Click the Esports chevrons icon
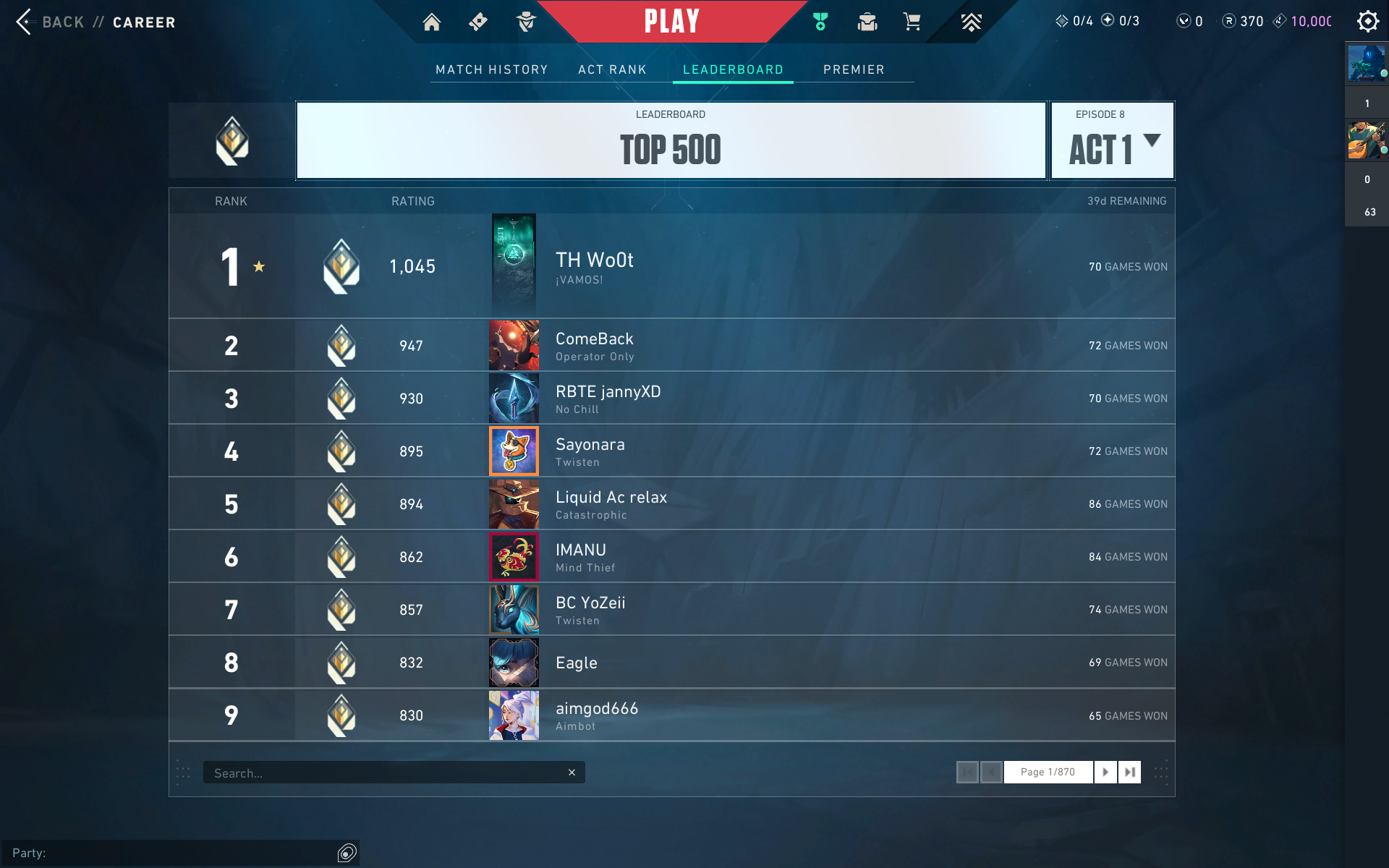 [x=972, y=22]
